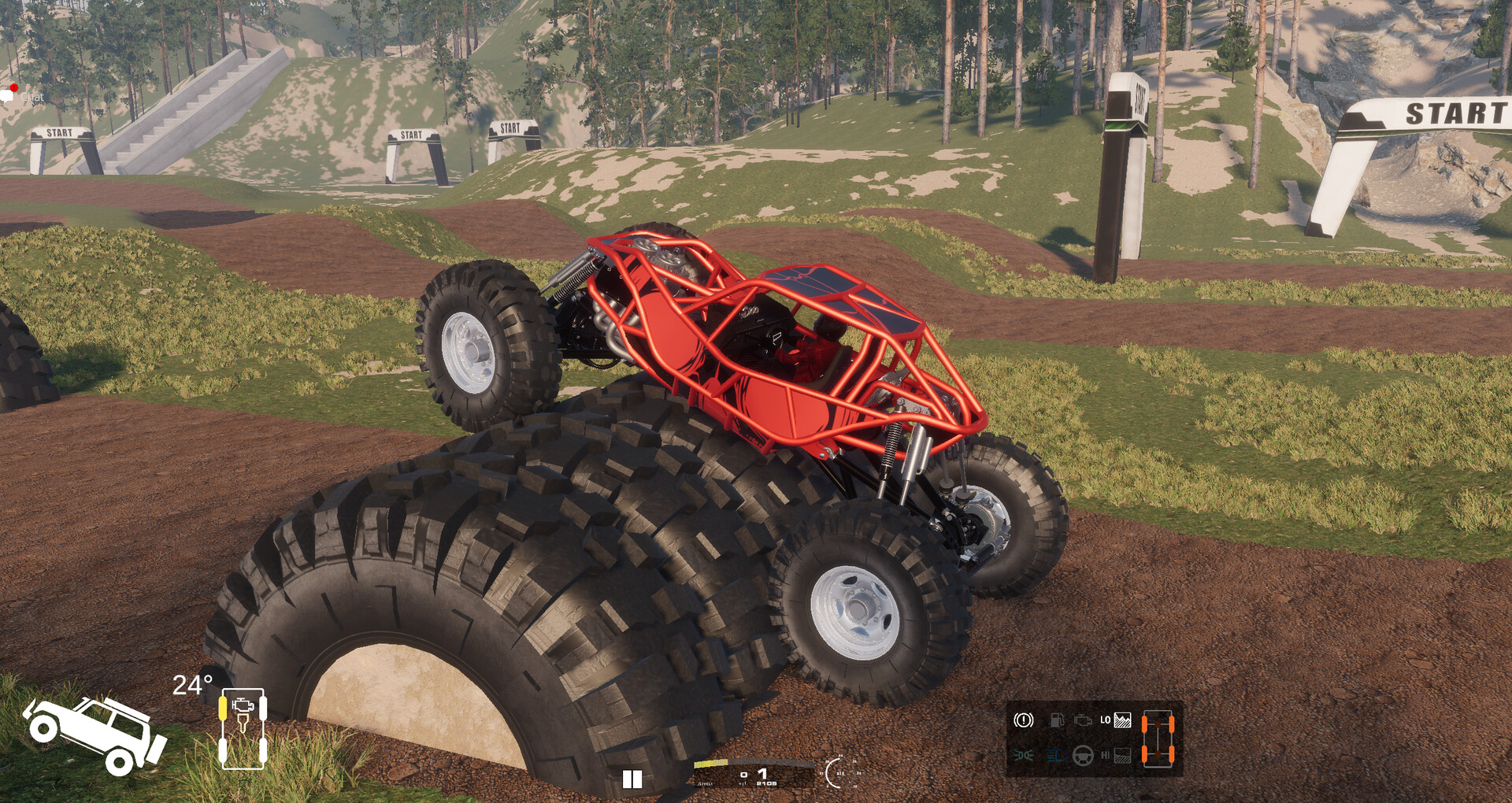Click the steering wheel icon
The width and height of the screenshot is (1512, 803).
pyautogui.click(x=1084, y=756)
